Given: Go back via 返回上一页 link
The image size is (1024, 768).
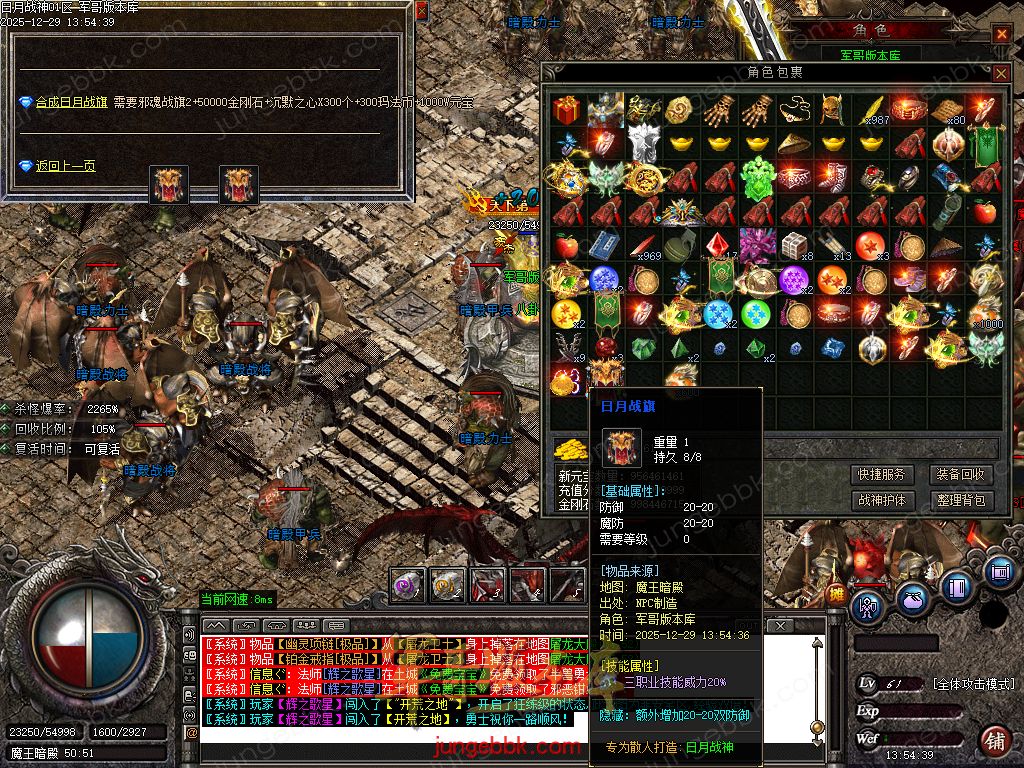Looking at the screenshot, I should (x=65, y=166).
